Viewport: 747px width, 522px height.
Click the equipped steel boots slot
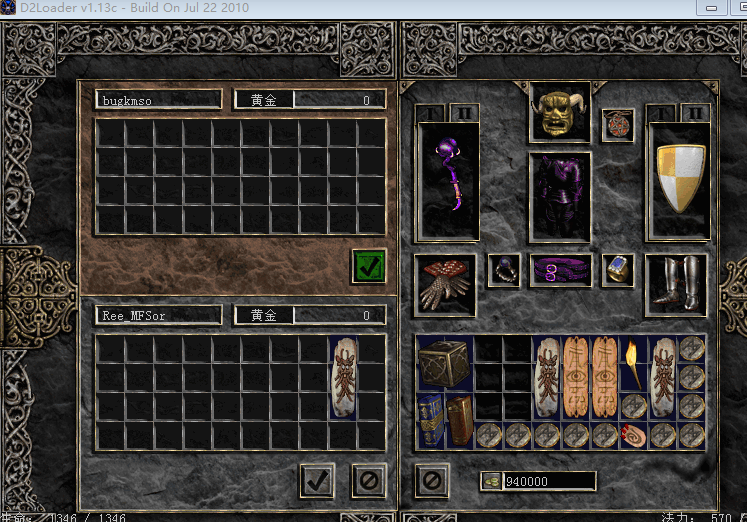[x=676, y=284]
